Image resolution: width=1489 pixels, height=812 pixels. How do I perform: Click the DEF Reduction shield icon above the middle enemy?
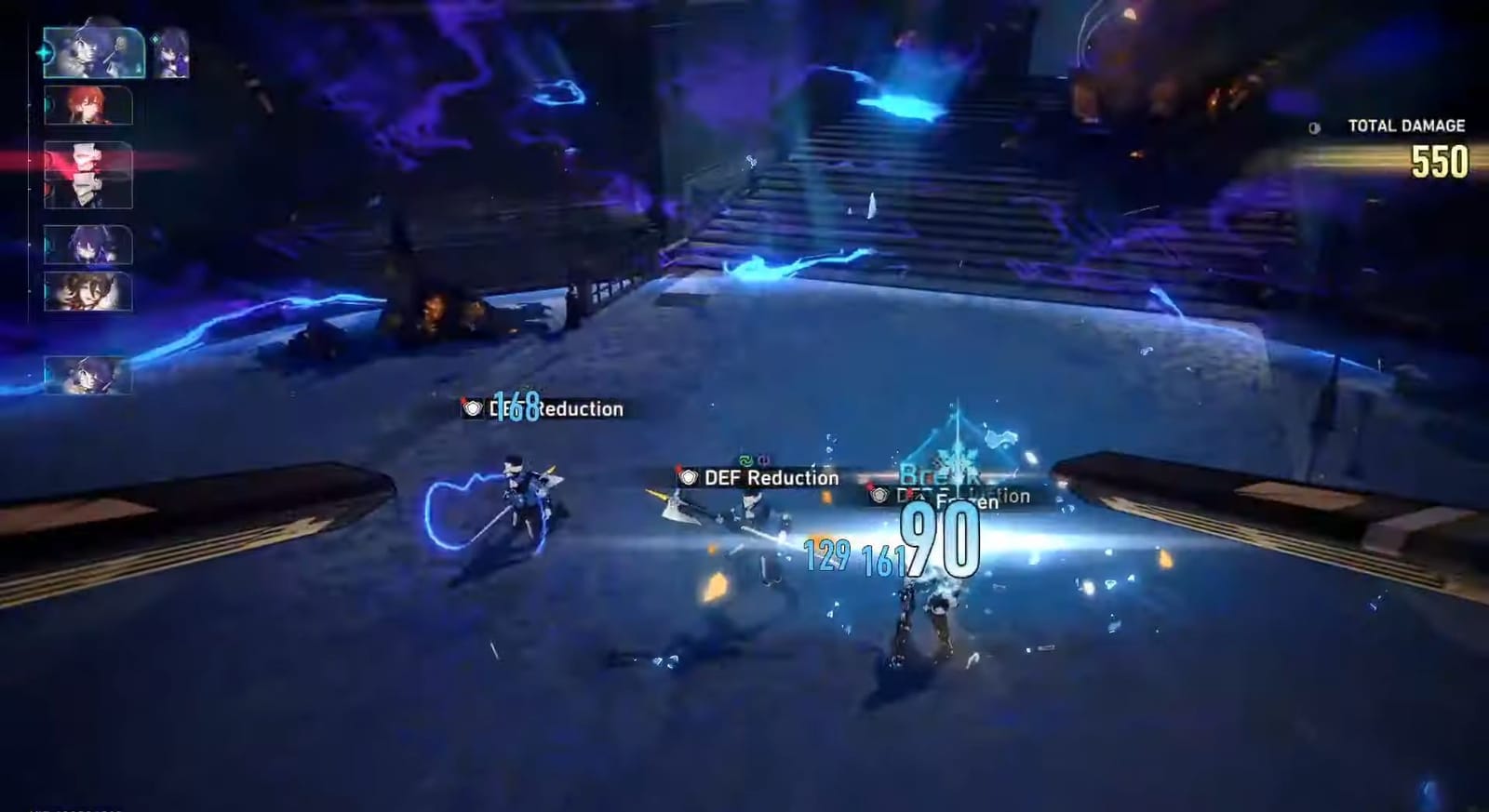tap(689, 476)
